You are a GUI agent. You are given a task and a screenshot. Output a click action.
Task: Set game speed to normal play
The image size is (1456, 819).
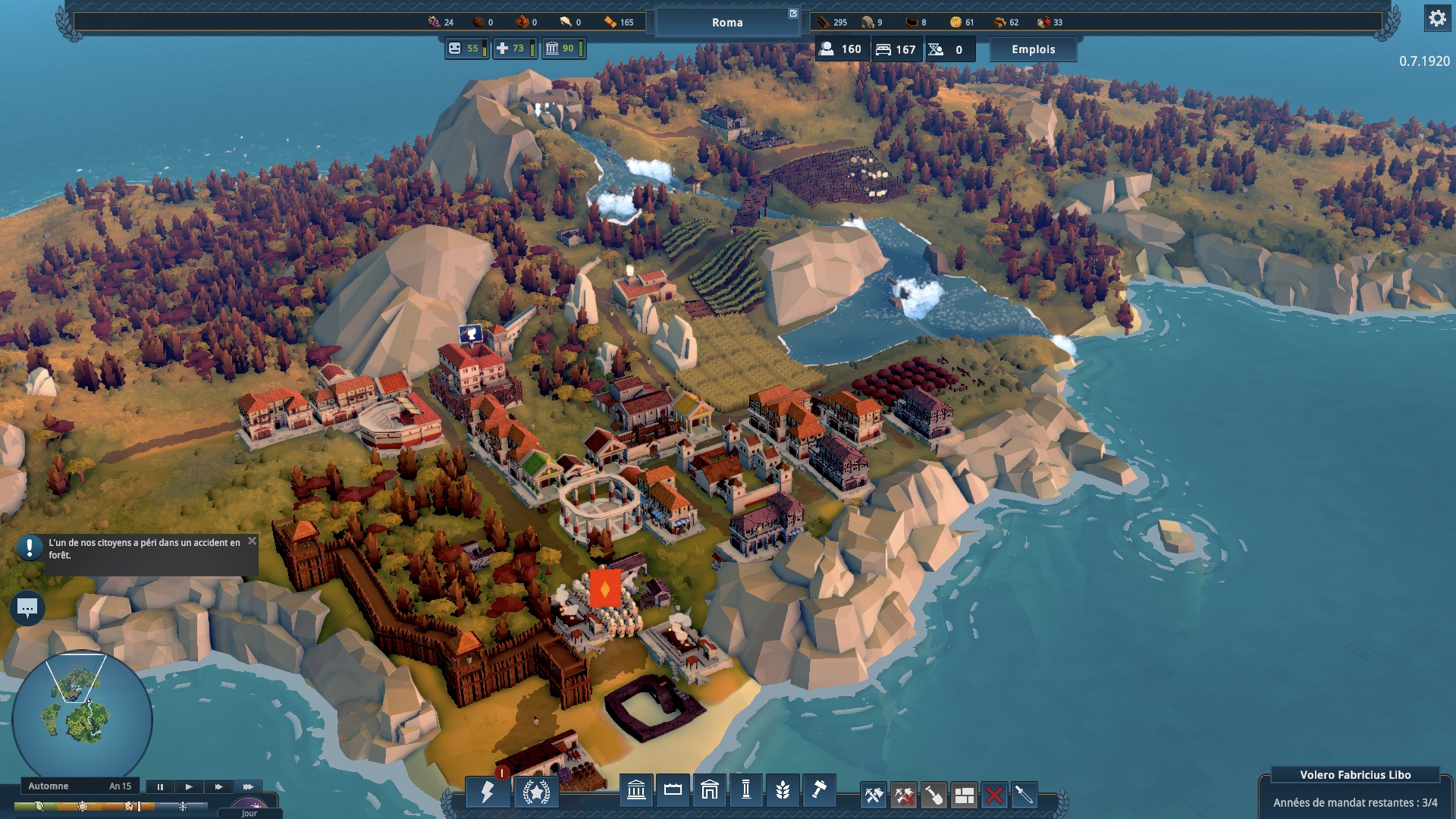click(189, 786)
